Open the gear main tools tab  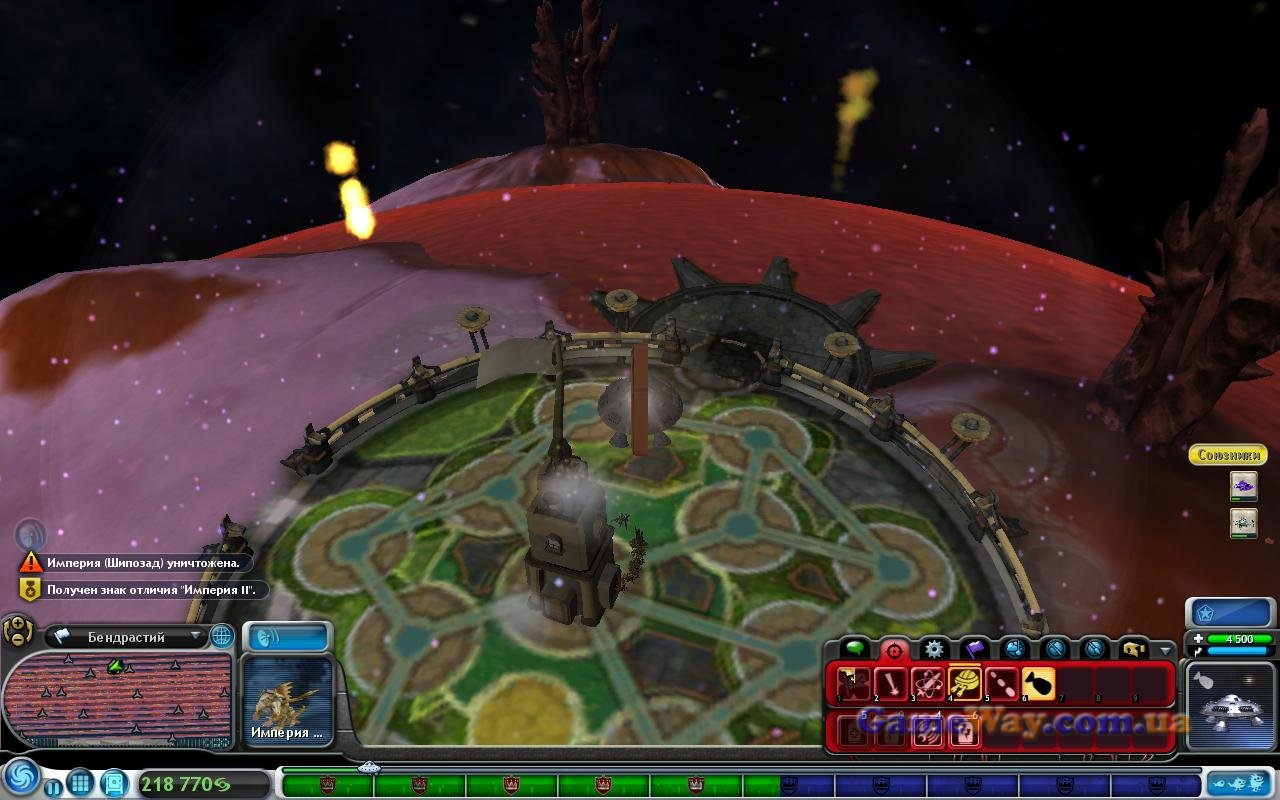tap(933, 650)
